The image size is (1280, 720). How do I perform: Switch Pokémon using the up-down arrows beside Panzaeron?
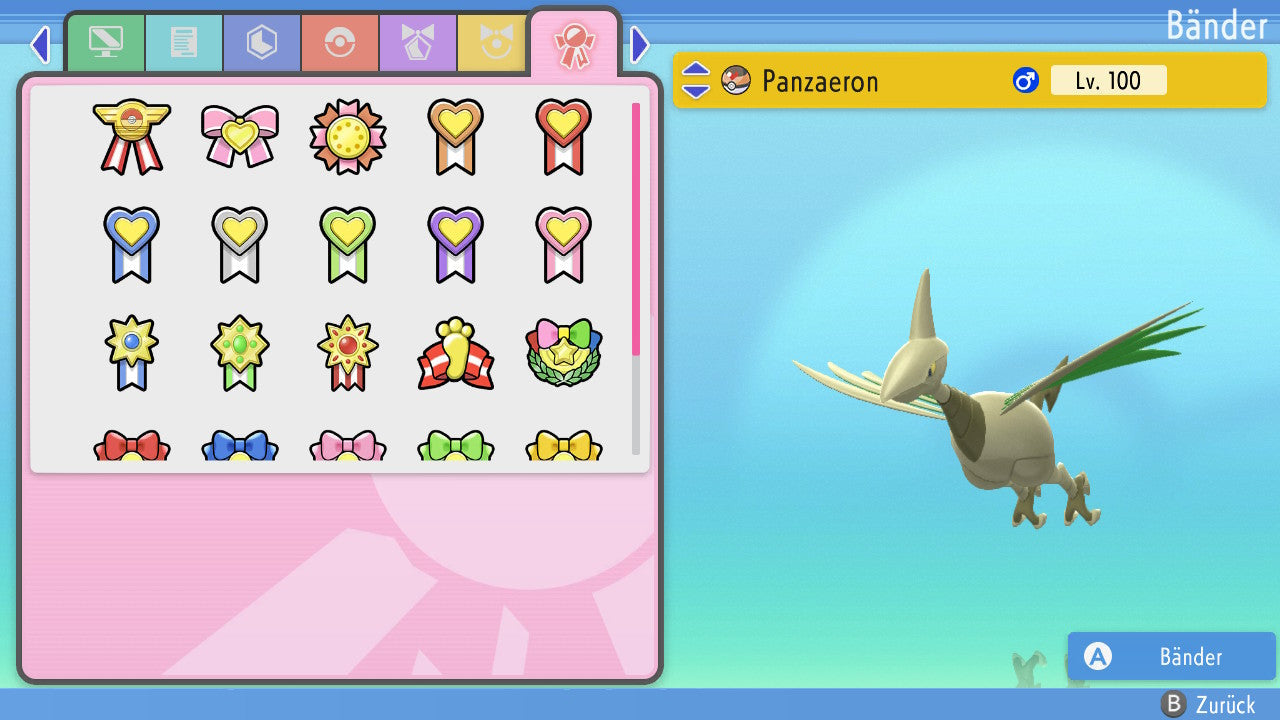click(696, 81)
